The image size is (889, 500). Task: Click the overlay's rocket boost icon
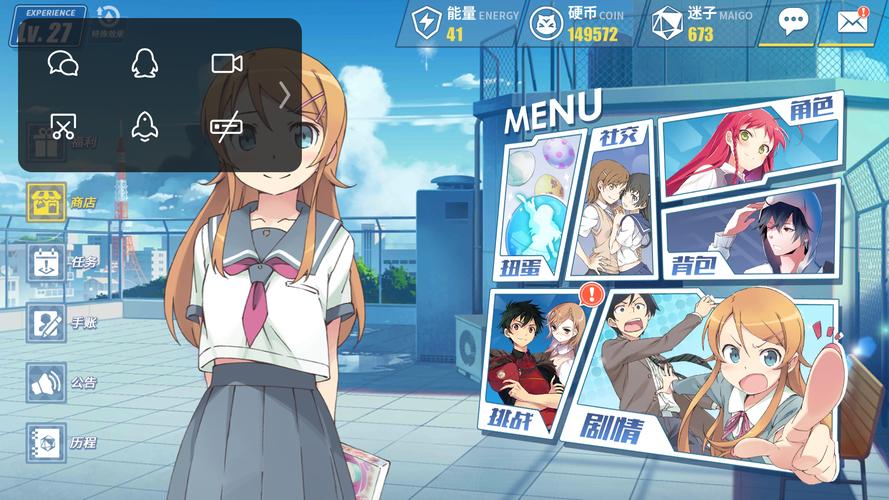145,126
